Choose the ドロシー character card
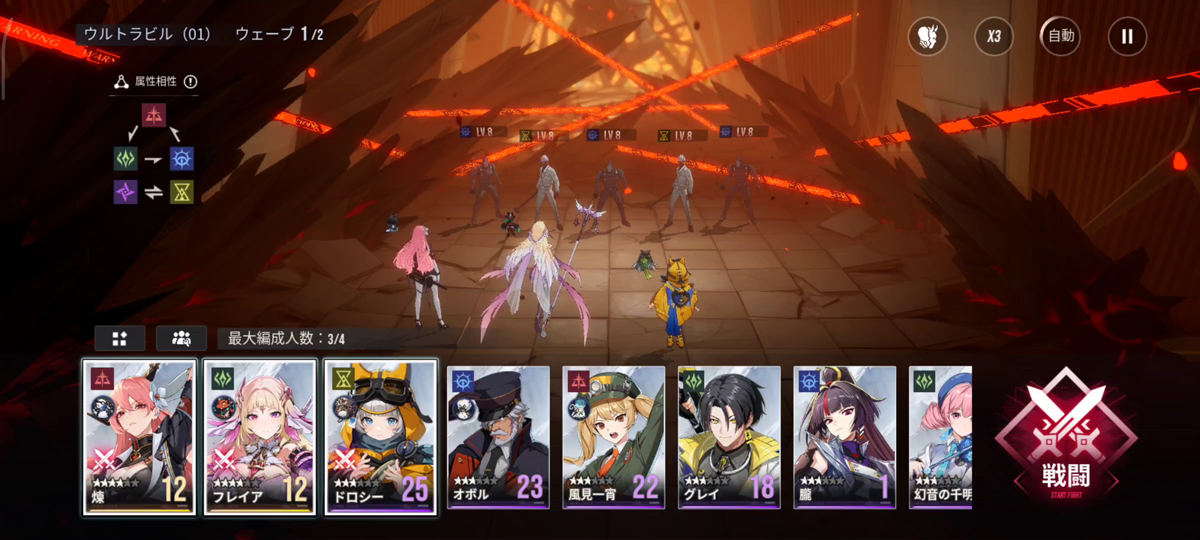 (380, 438)
